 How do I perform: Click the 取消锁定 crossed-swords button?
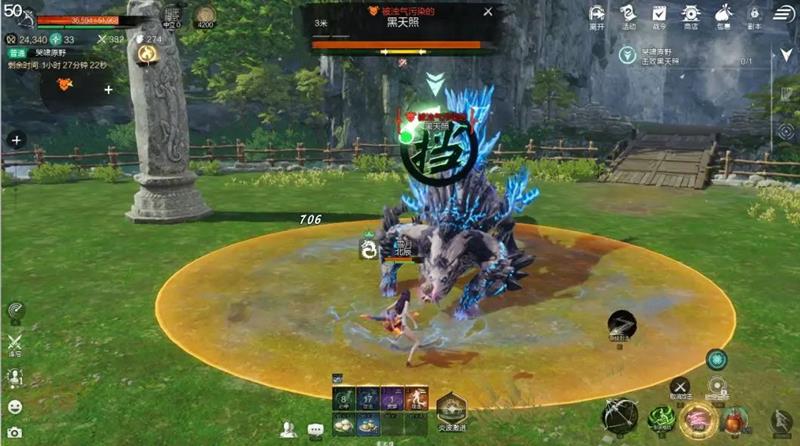click(680, 386)
